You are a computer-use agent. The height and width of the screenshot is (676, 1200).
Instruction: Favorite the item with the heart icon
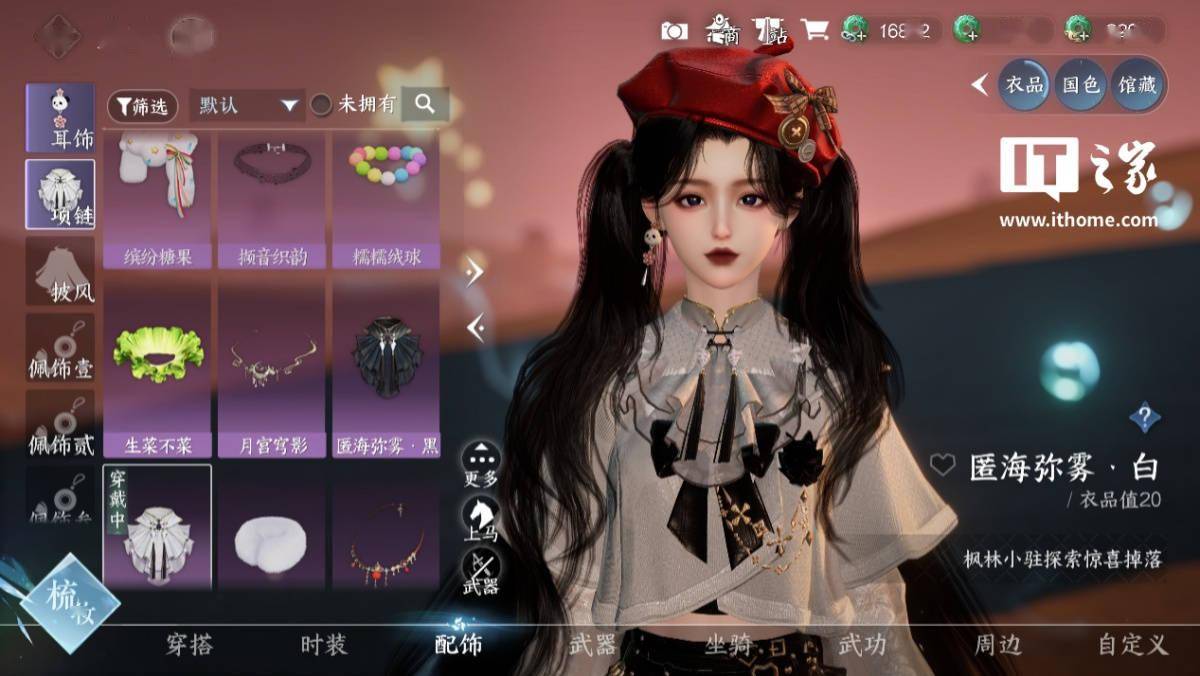tap(942, 465)
